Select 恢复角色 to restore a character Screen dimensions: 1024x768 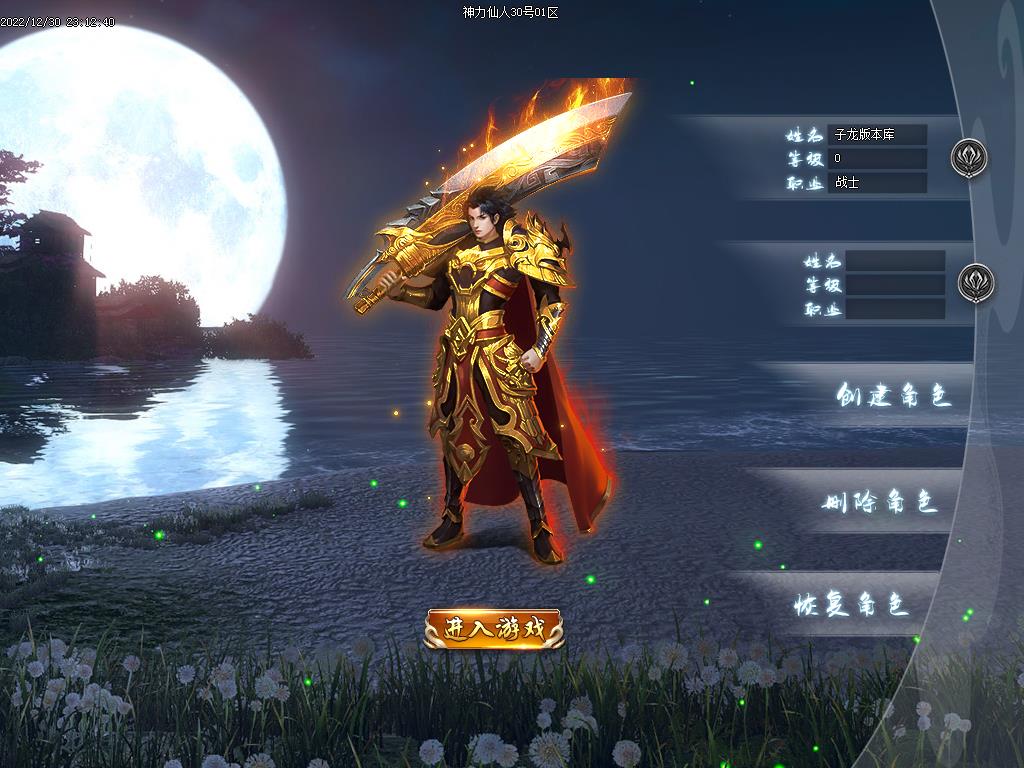coord(851,605)
